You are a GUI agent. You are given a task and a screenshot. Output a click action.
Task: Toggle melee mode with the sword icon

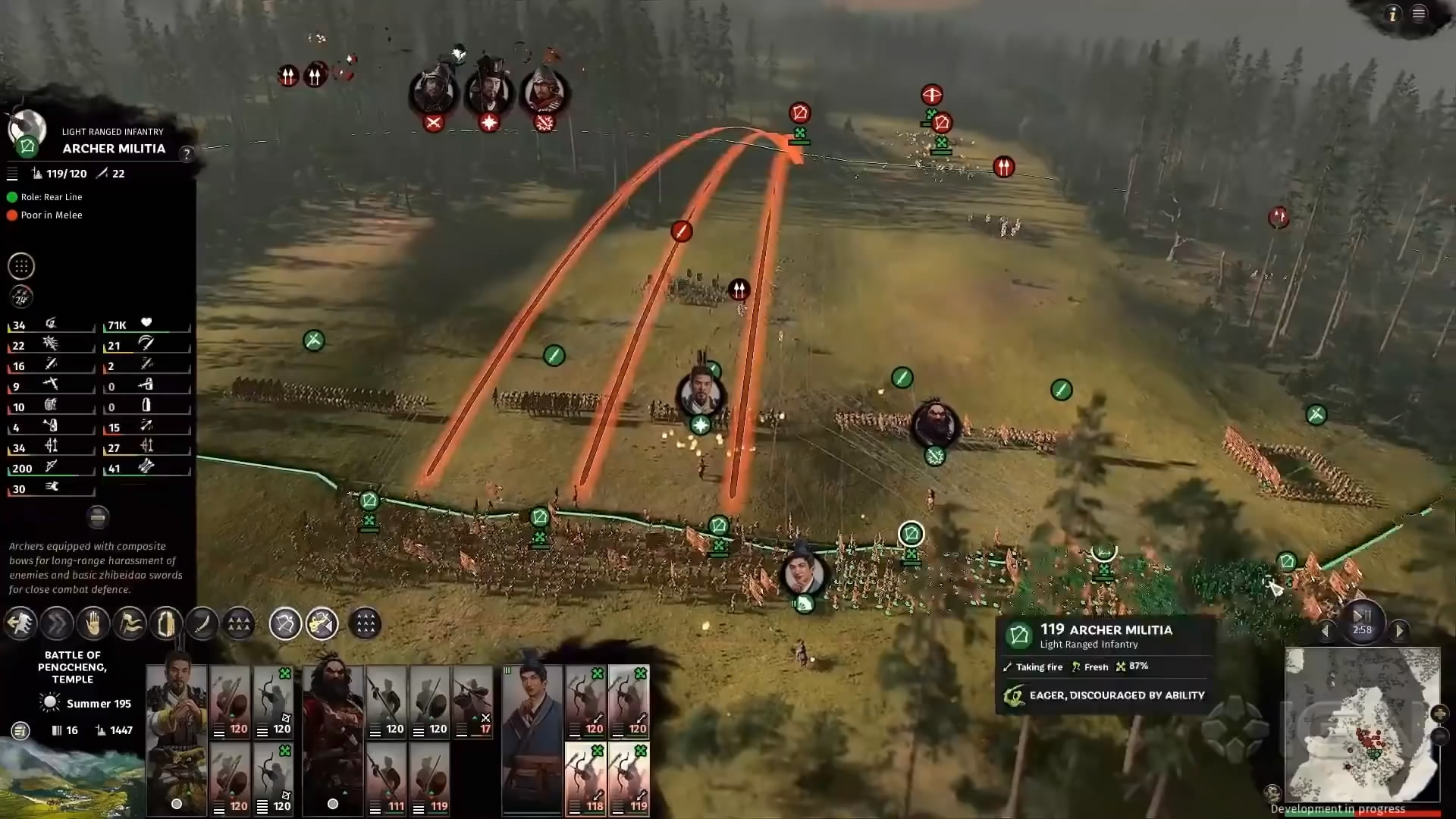click(x=202, y=624)
